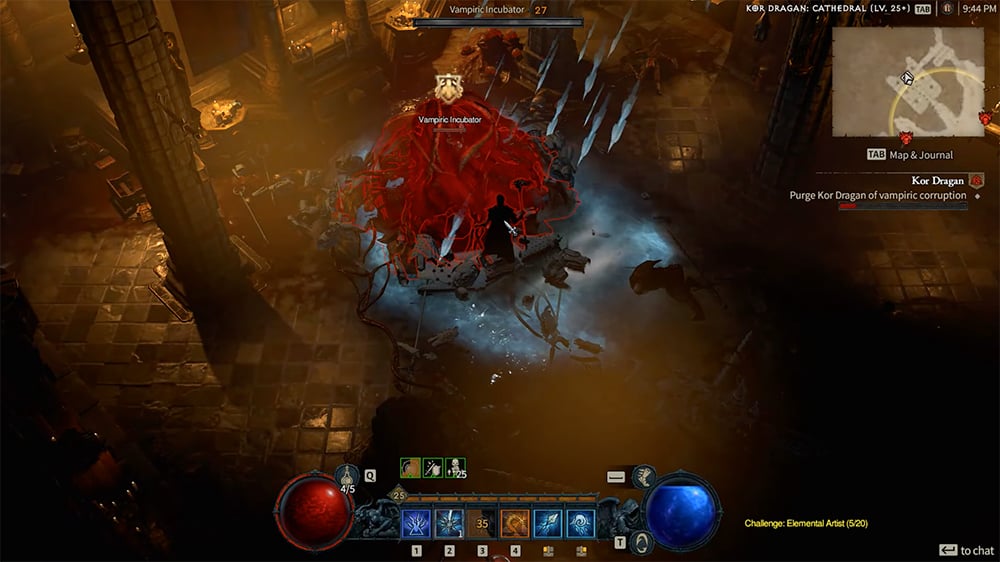Open the Map & Journal label
Screen dimensions: 1000x562
click(x=909, y=155)
